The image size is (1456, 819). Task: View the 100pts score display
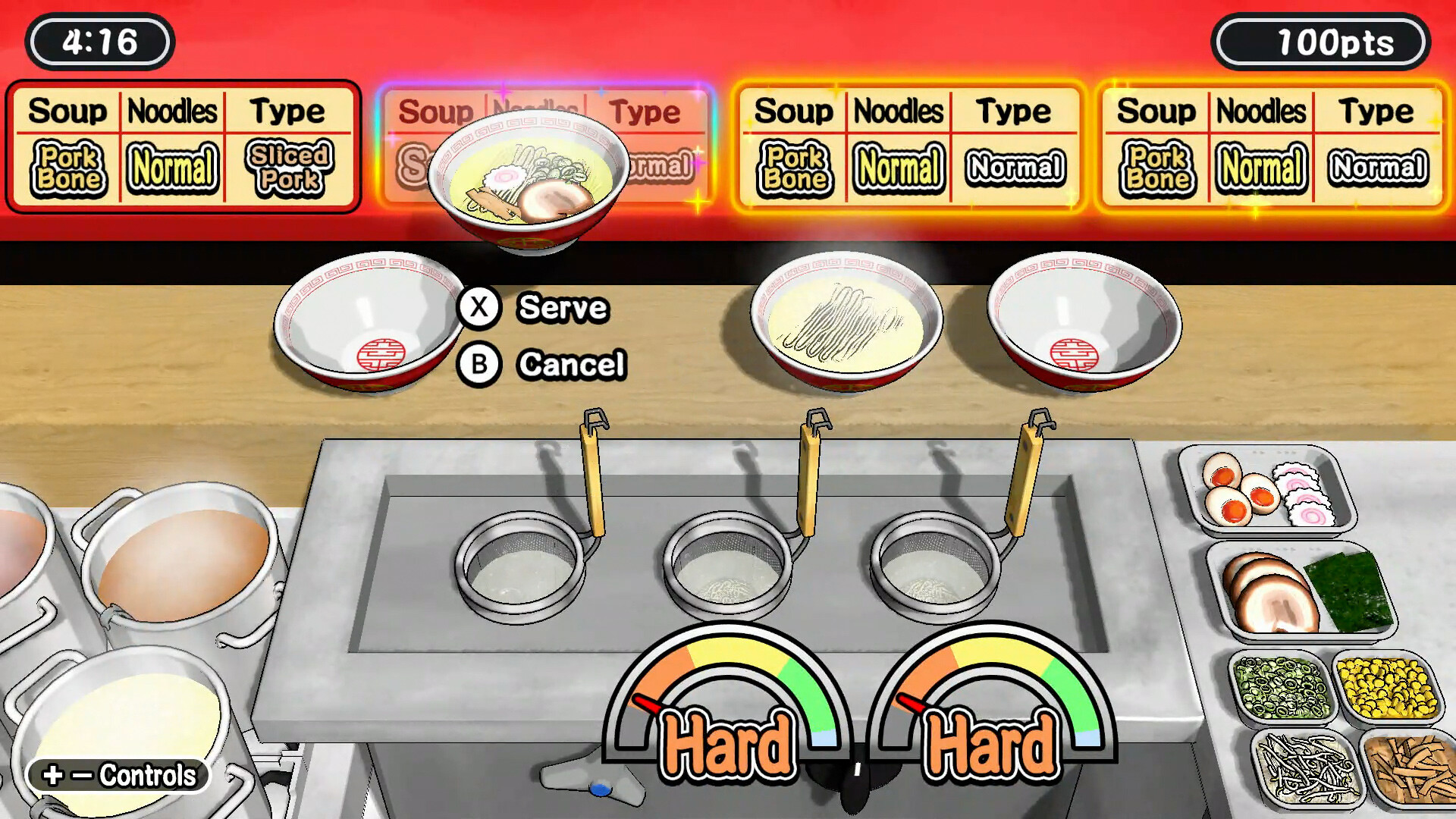click(1319, 42)
